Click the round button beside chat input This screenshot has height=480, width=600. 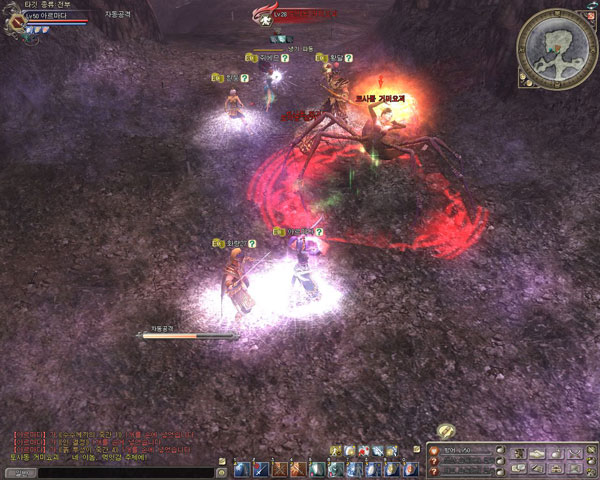pos(221,471)
